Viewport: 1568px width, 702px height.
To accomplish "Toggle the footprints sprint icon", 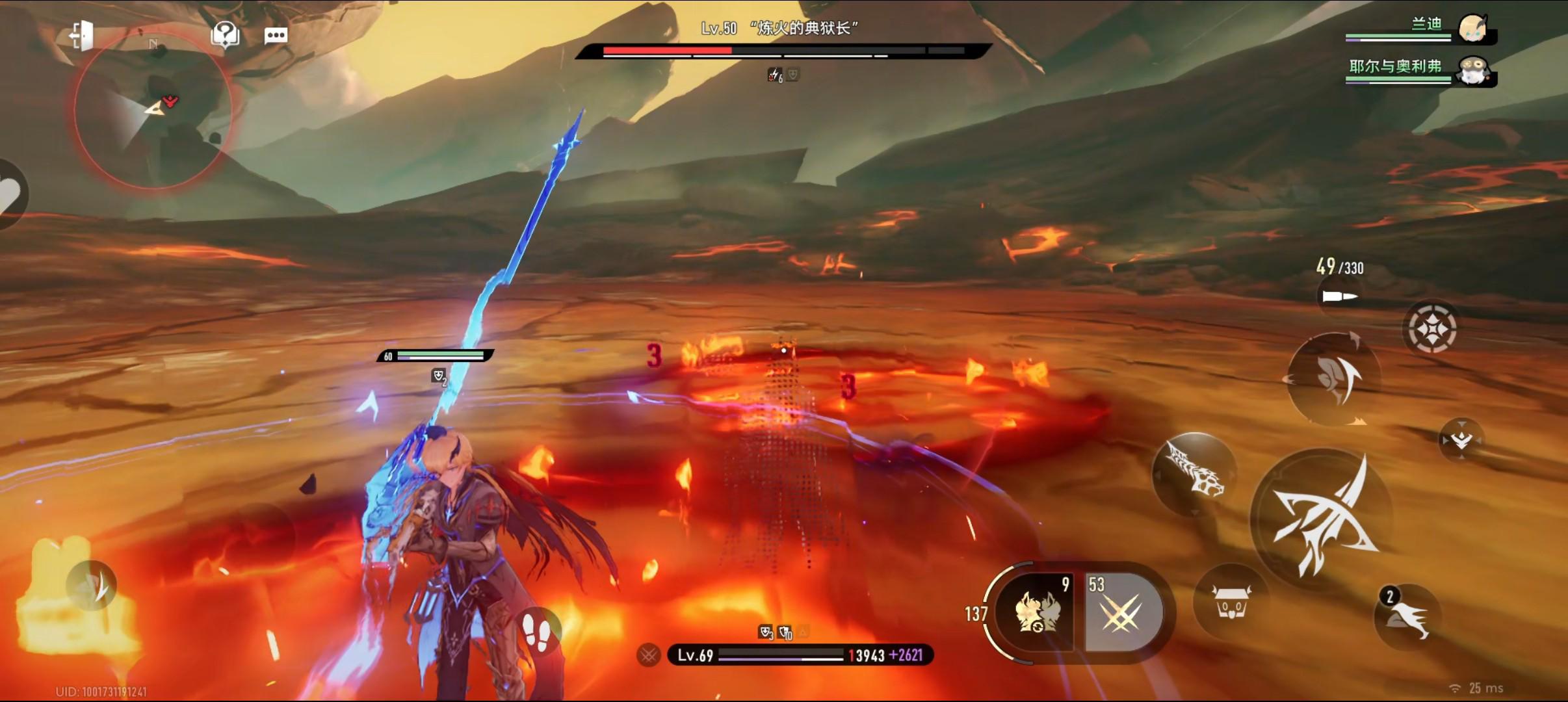I will click(x=538, y=631).
